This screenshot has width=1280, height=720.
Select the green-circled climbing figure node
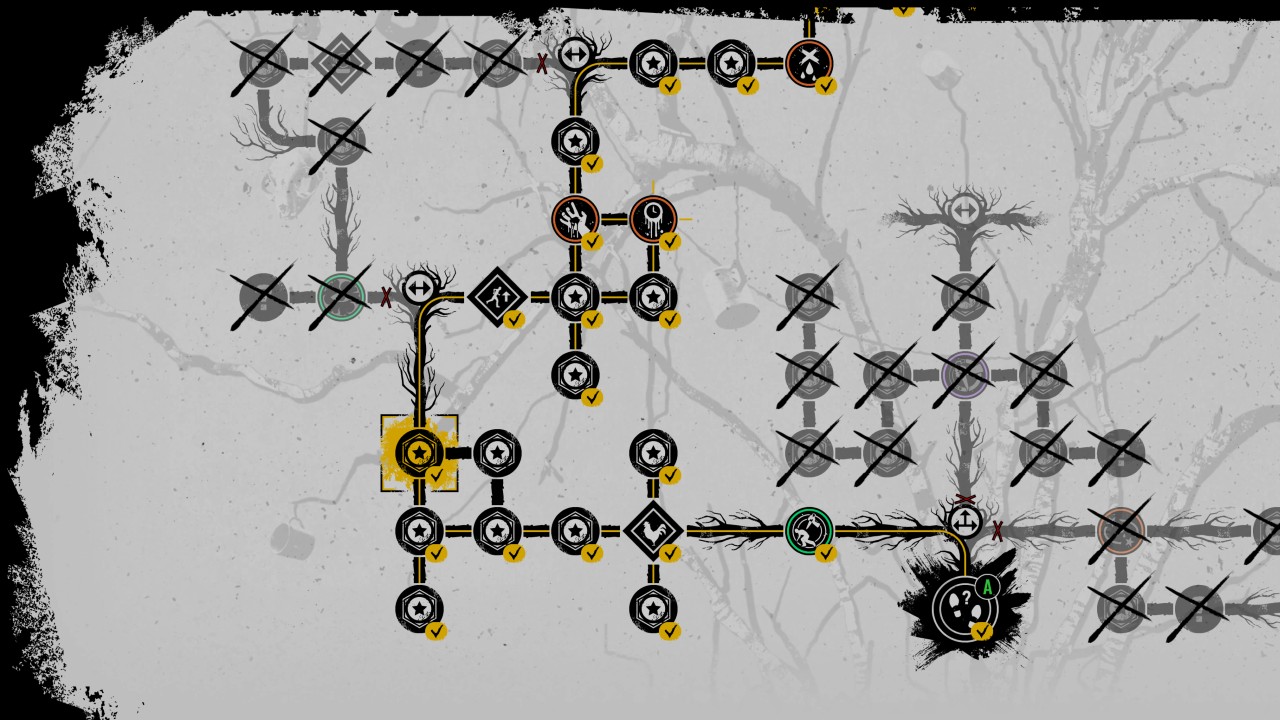810,528
